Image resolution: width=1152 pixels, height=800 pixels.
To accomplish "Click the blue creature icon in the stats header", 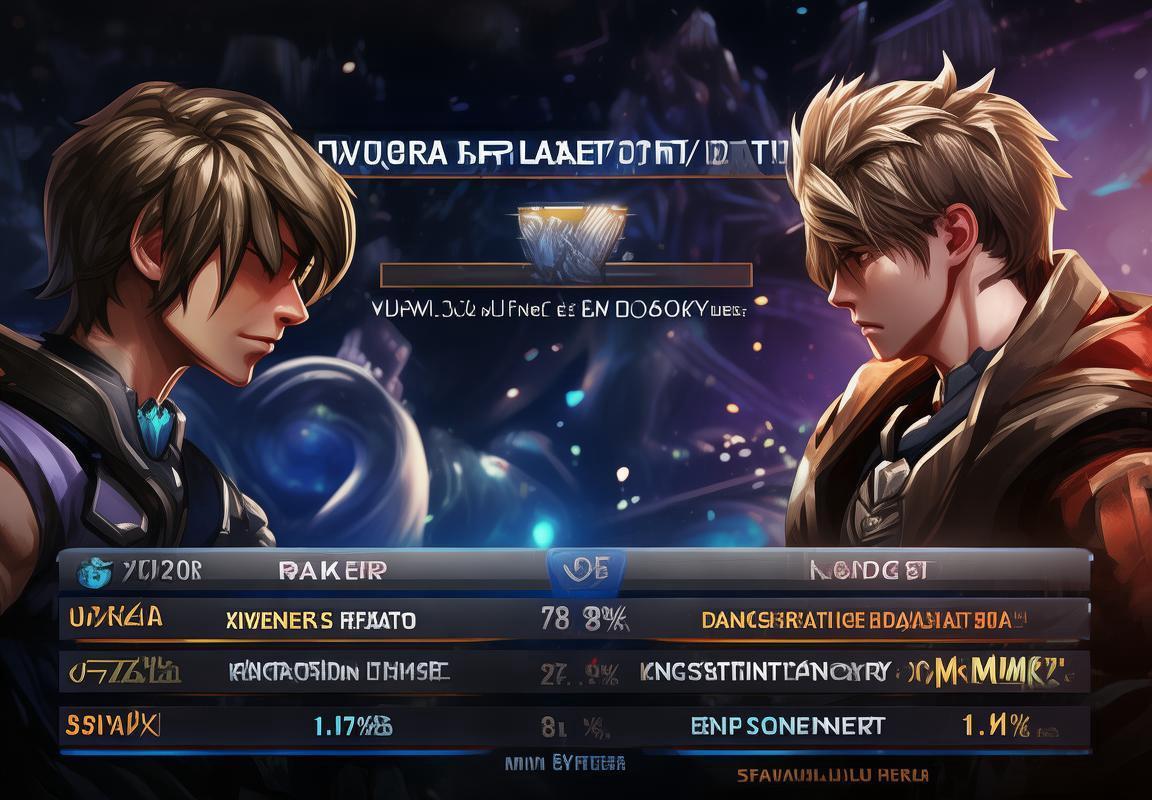I will coord(94,570).
